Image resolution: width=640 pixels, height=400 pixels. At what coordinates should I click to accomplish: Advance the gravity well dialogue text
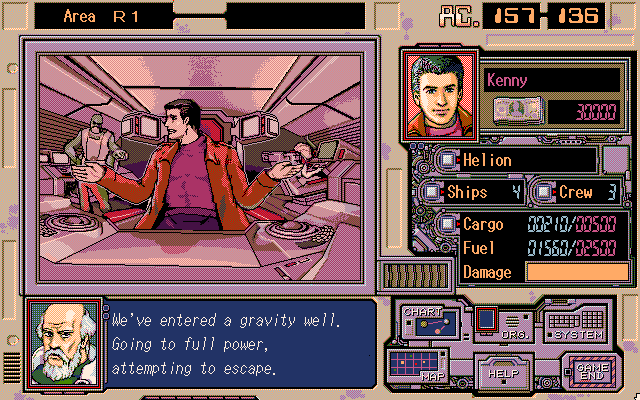coord(240,344)
